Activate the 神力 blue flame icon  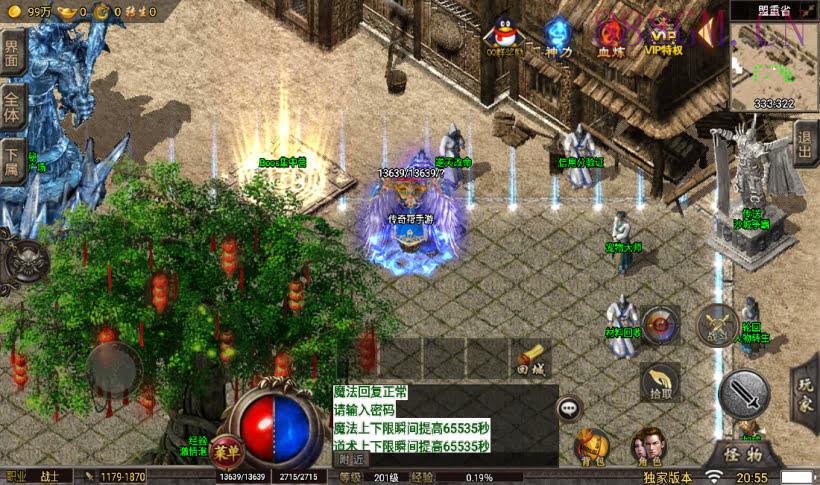(x=557, y=36)
